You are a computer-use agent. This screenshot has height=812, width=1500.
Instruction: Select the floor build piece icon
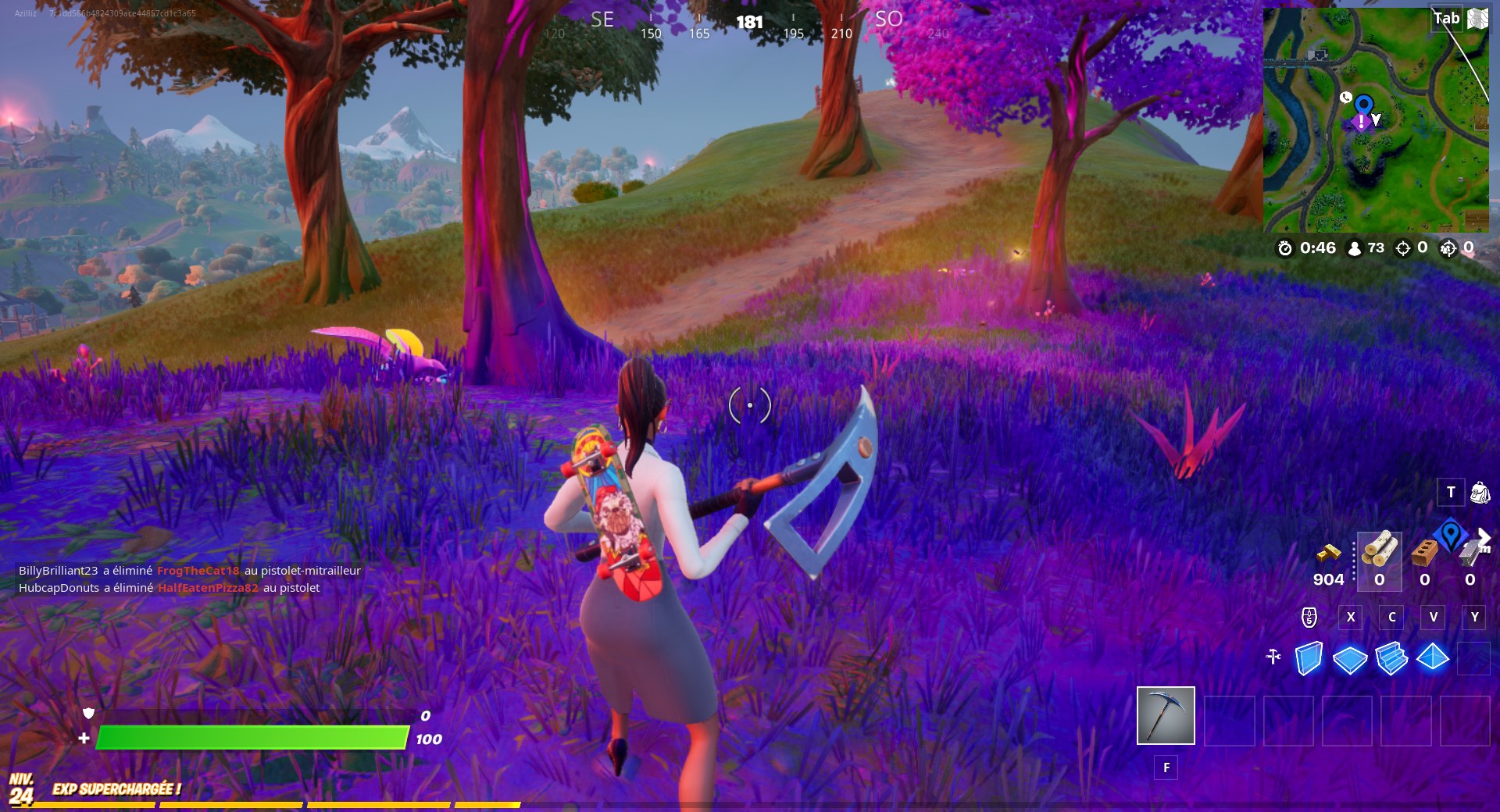coord(1349,660)
